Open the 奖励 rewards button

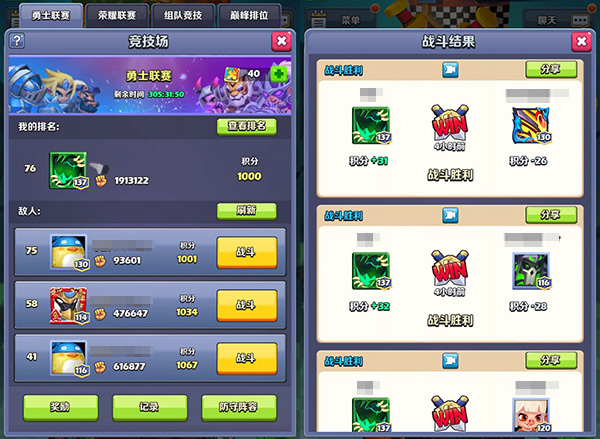click(60, 406)
